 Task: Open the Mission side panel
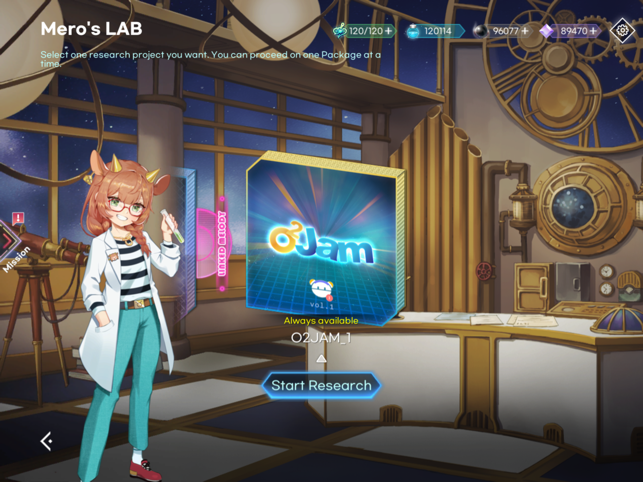14,247
